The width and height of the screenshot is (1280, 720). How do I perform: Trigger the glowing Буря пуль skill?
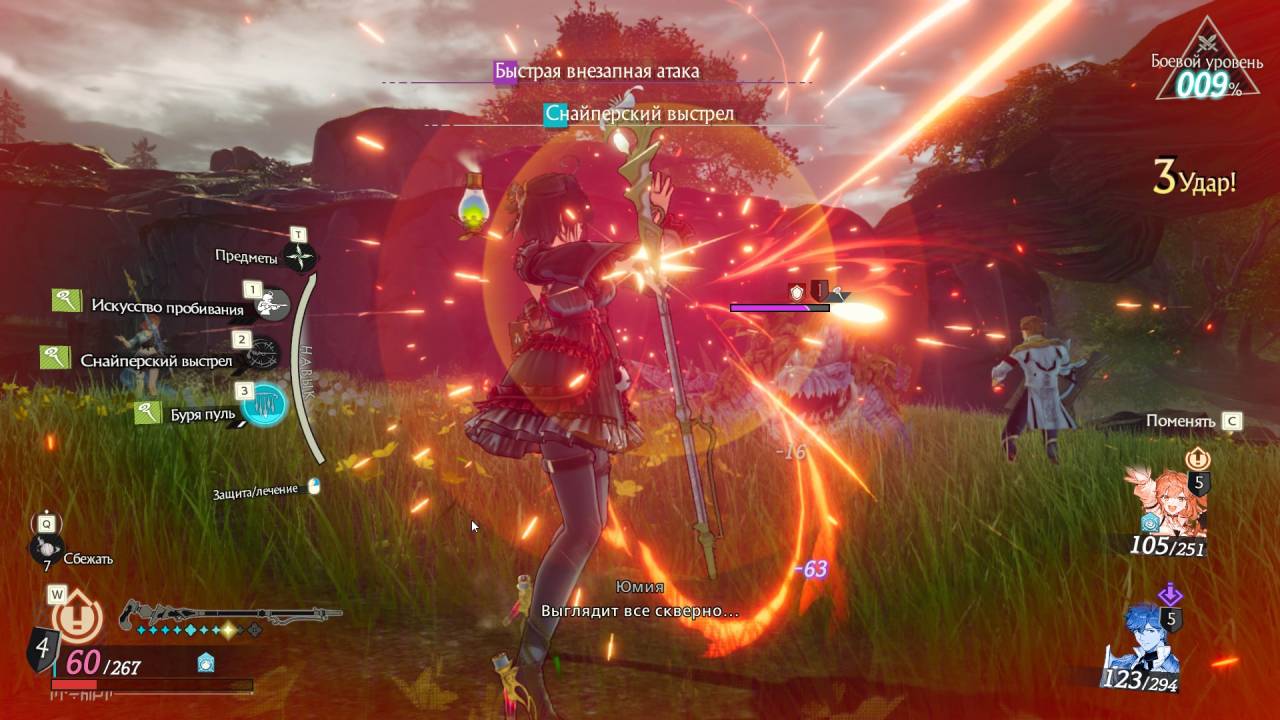(x=264, y=406)
